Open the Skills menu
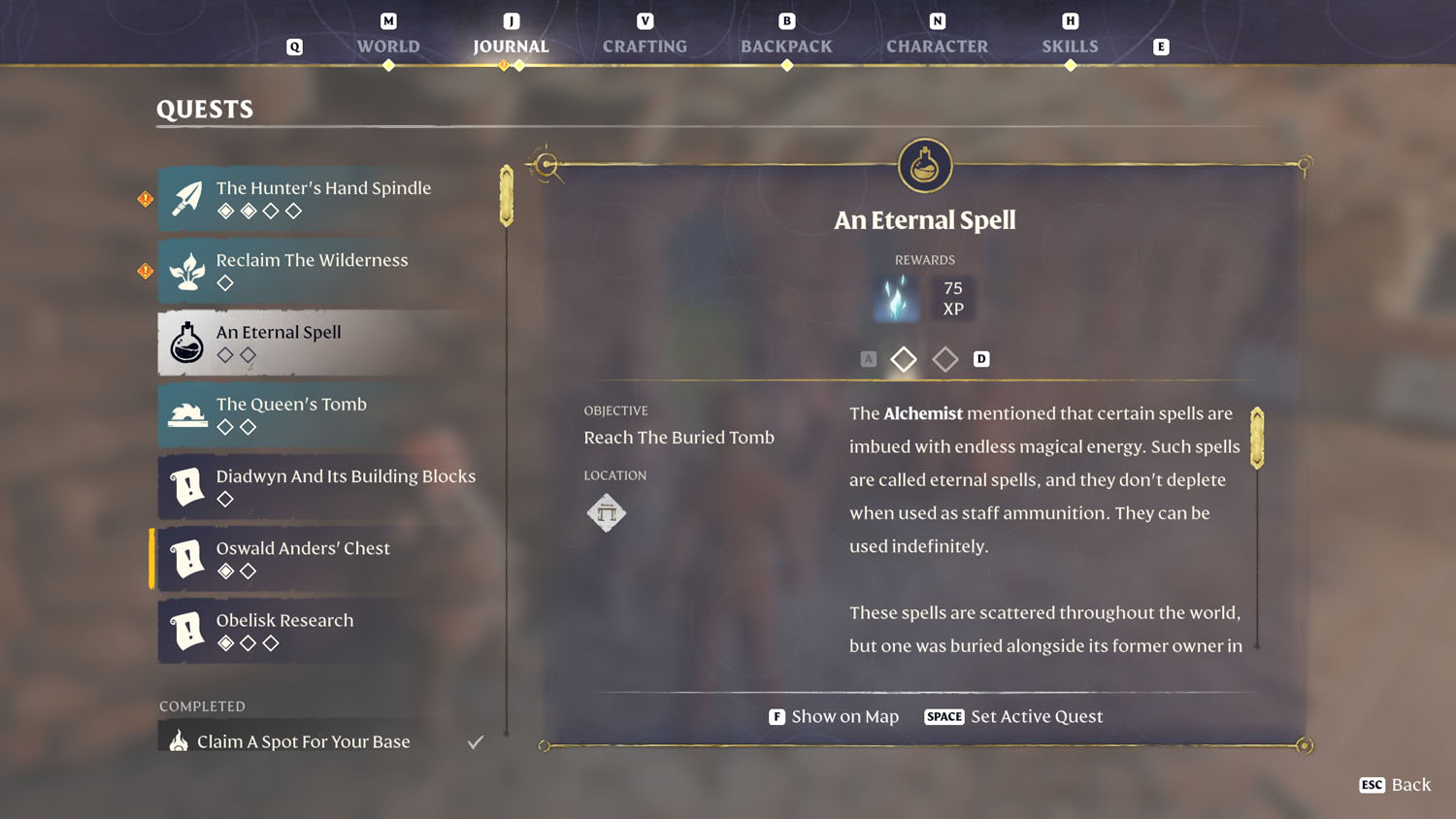This screenshot has width=1456, height=819. 1071,46
